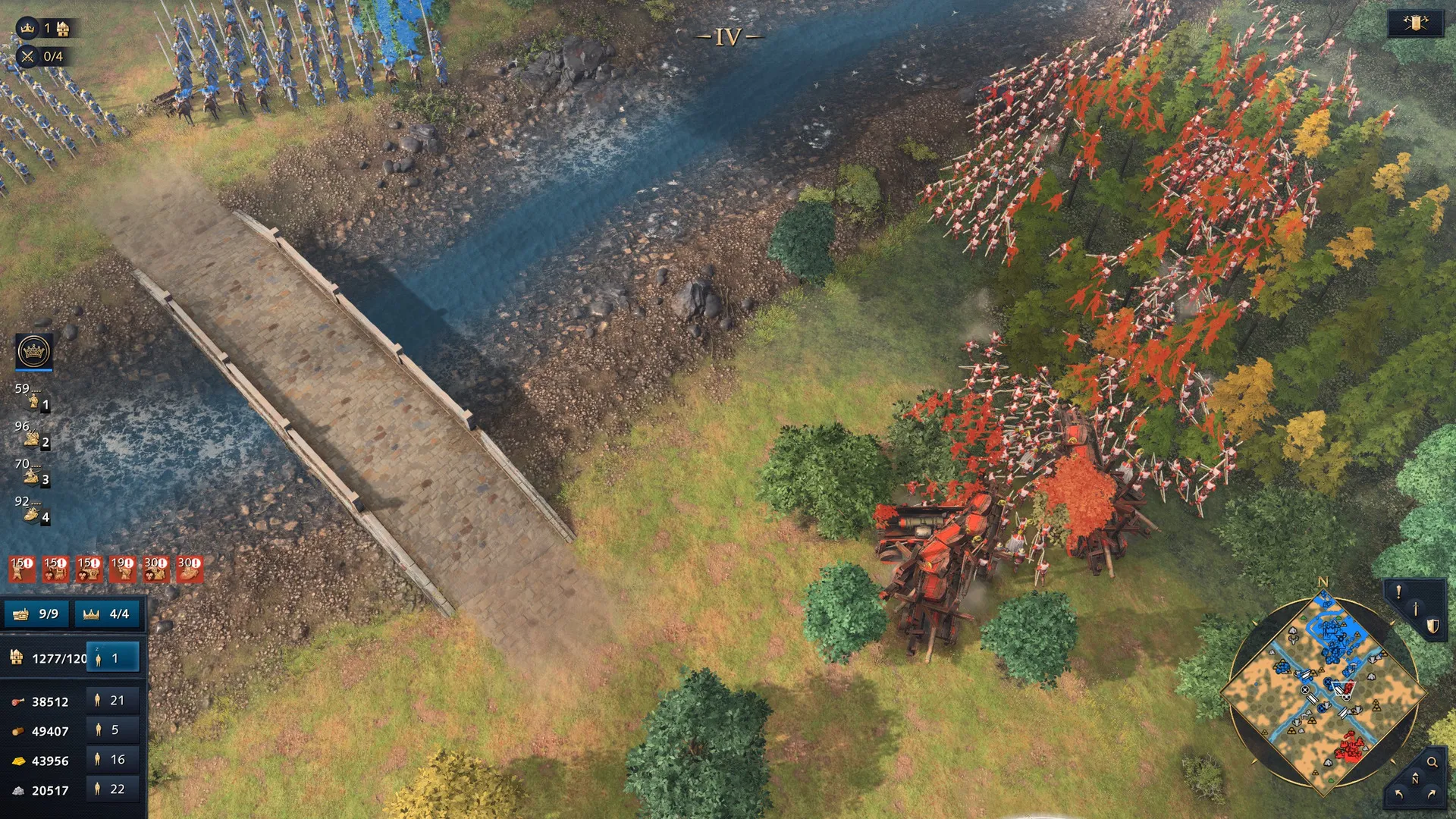Select the idle villager button
This screenshot has width=1456, height=819.
112,658
